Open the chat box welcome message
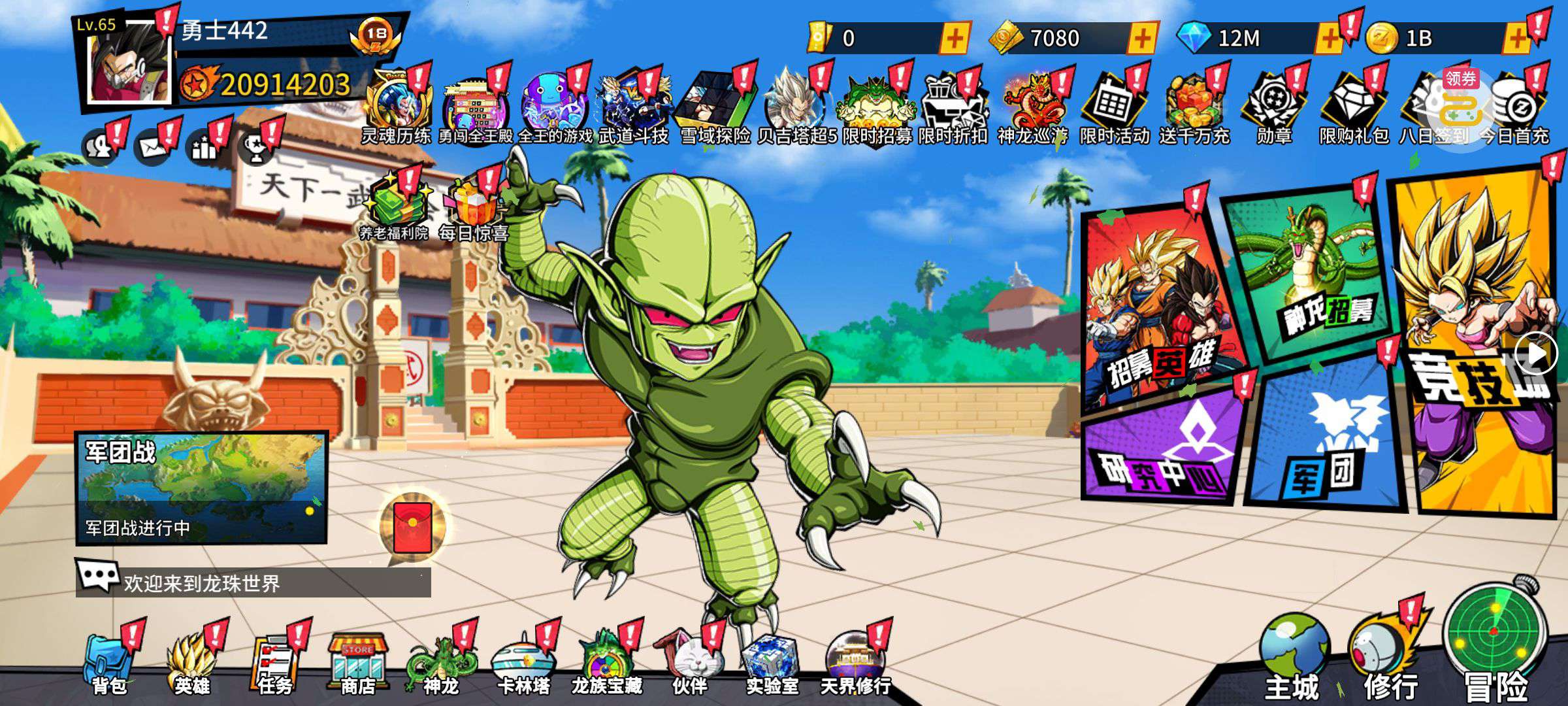This screenshot has height=706, width=1568. click(x=253, y=582)
